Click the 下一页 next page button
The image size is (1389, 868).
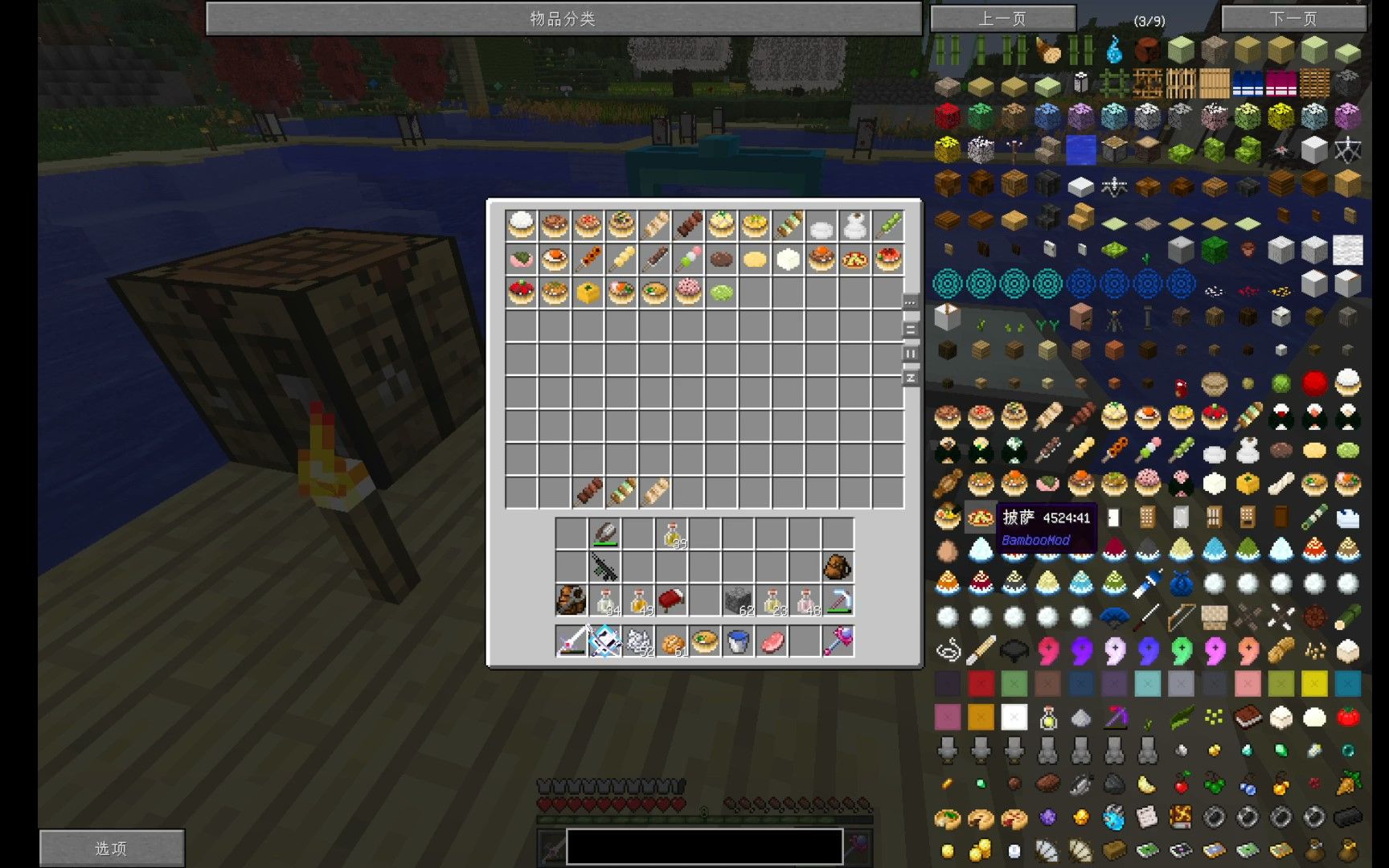pyautogui.click(x=1294, y=18)
